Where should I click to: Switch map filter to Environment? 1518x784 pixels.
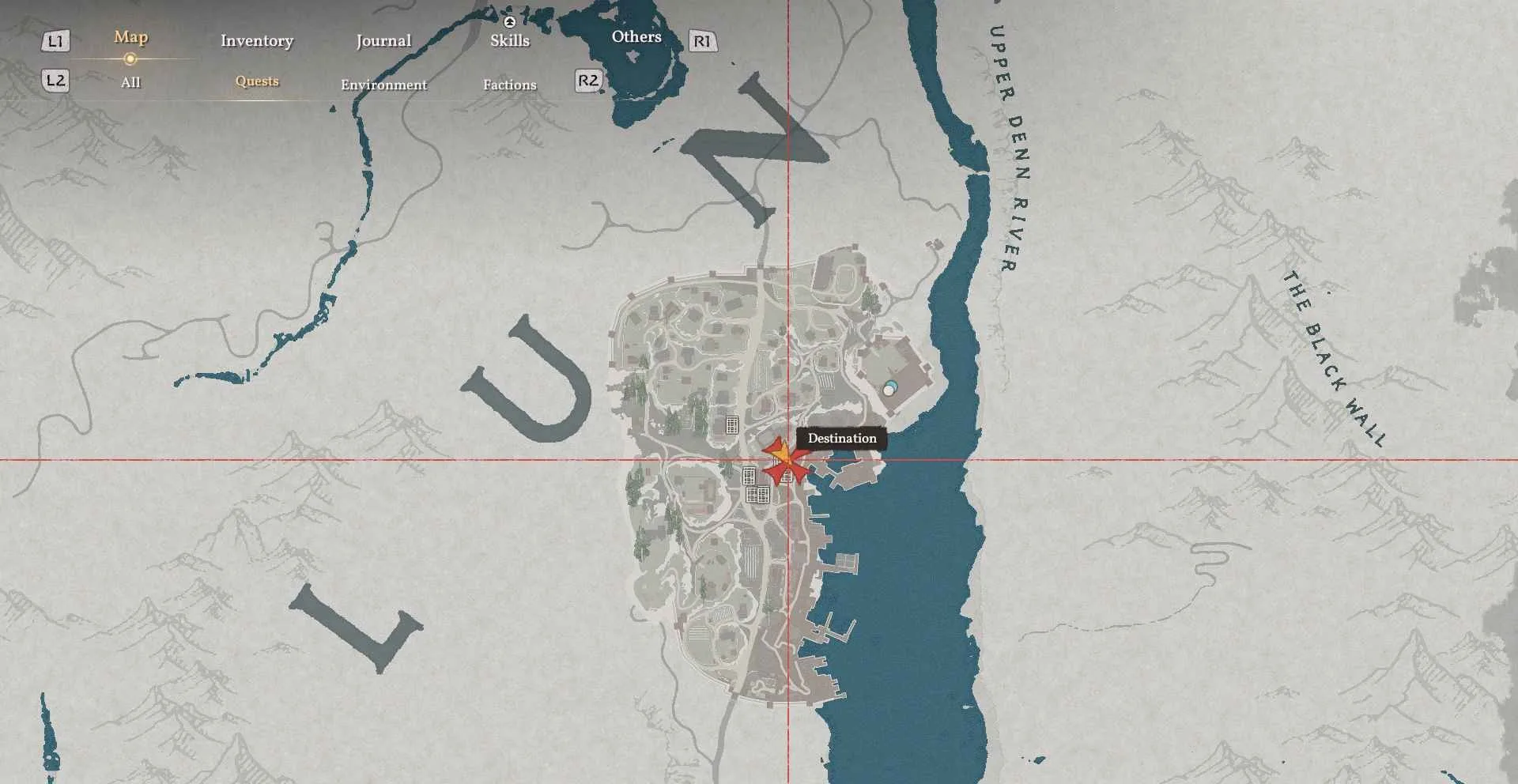point(383,85)
